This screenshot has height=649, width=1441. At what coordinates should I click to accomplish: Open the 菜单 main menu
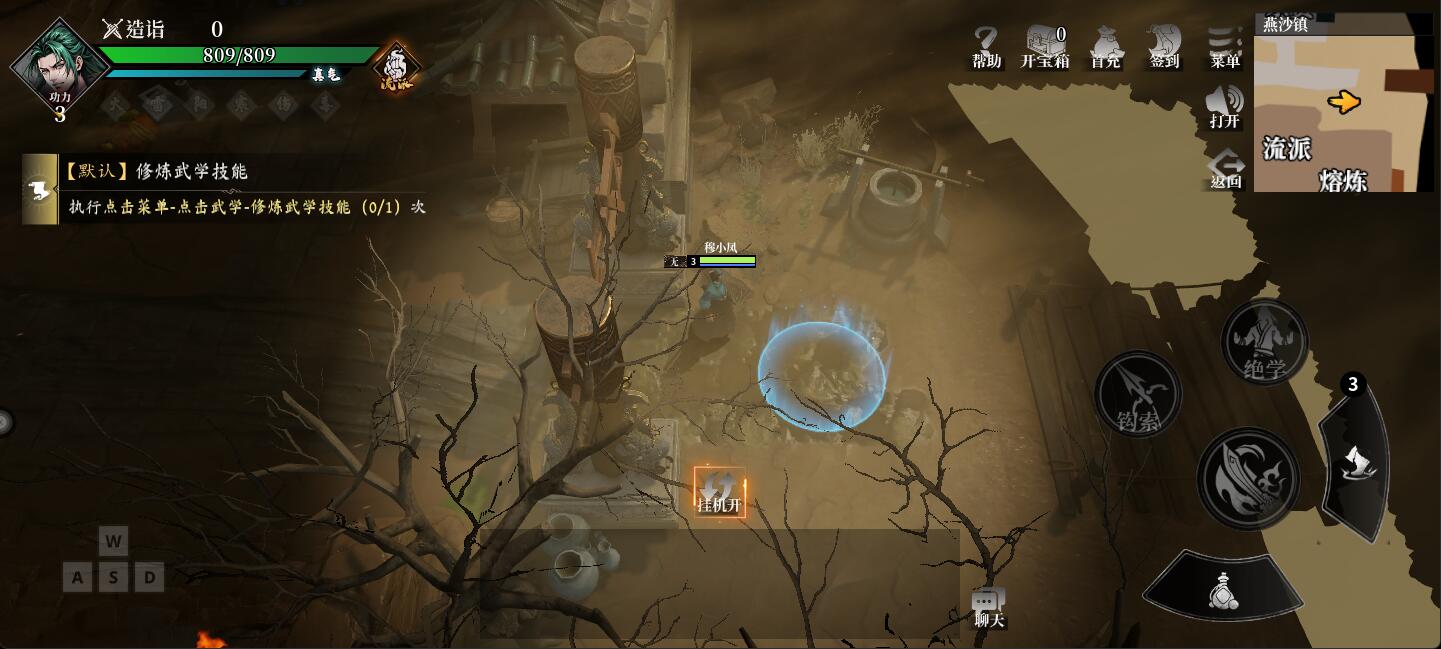(x=1225, y=47)
